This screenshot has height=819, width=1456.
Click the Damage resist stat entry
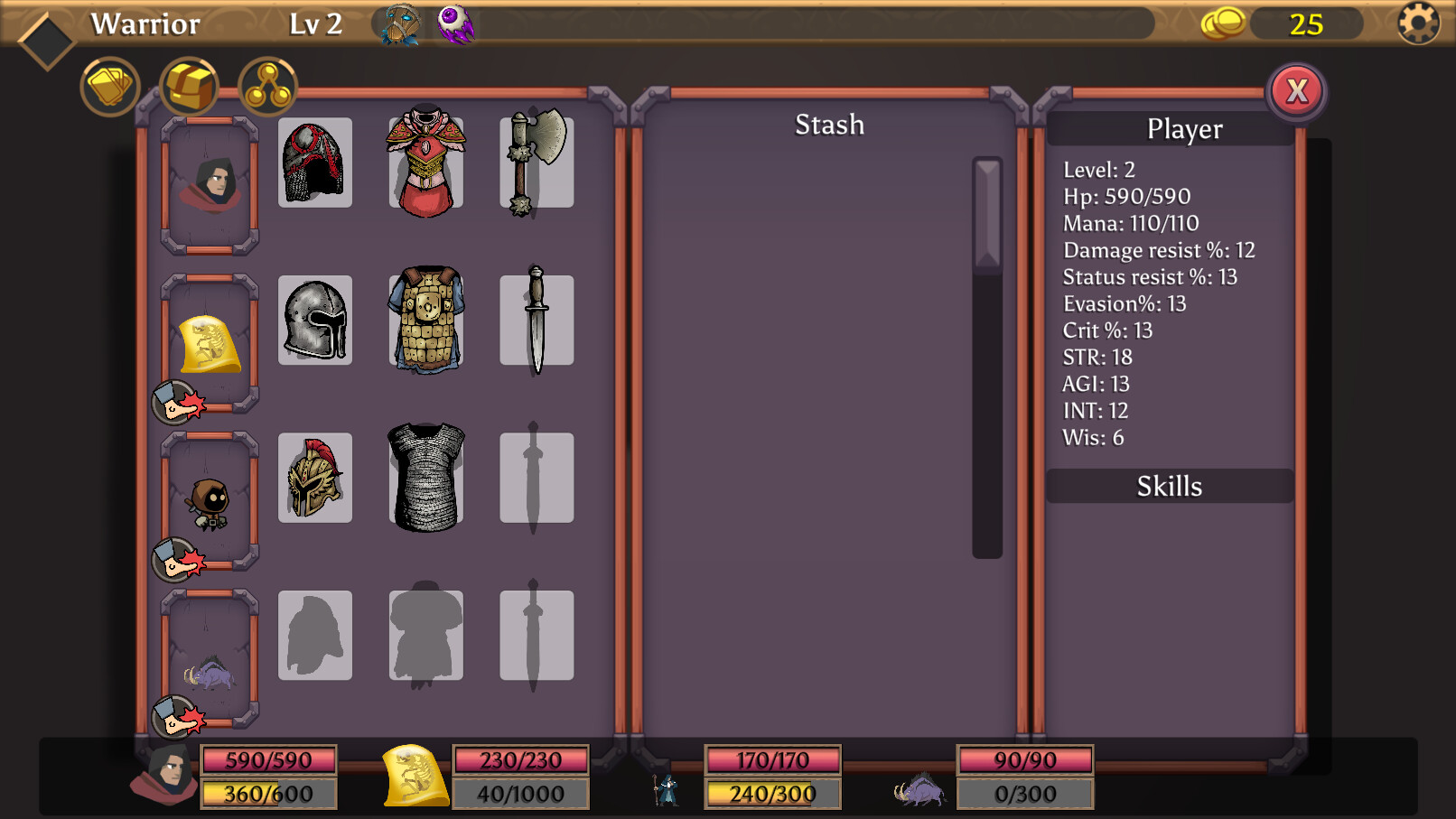pyautogui.click(x=1157, y=250)
